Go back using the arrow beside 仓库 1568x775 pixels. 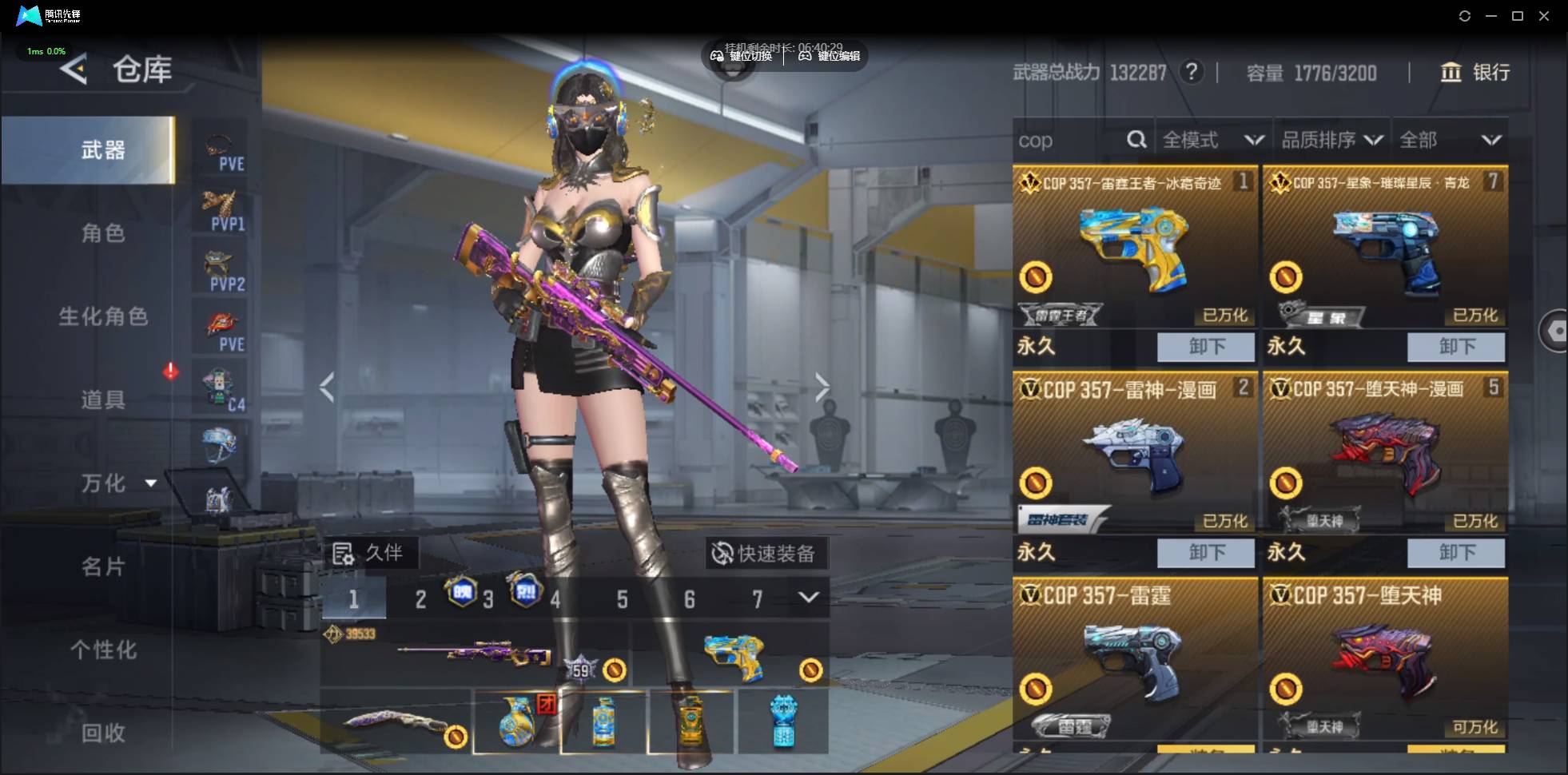(x=74, y=70)
